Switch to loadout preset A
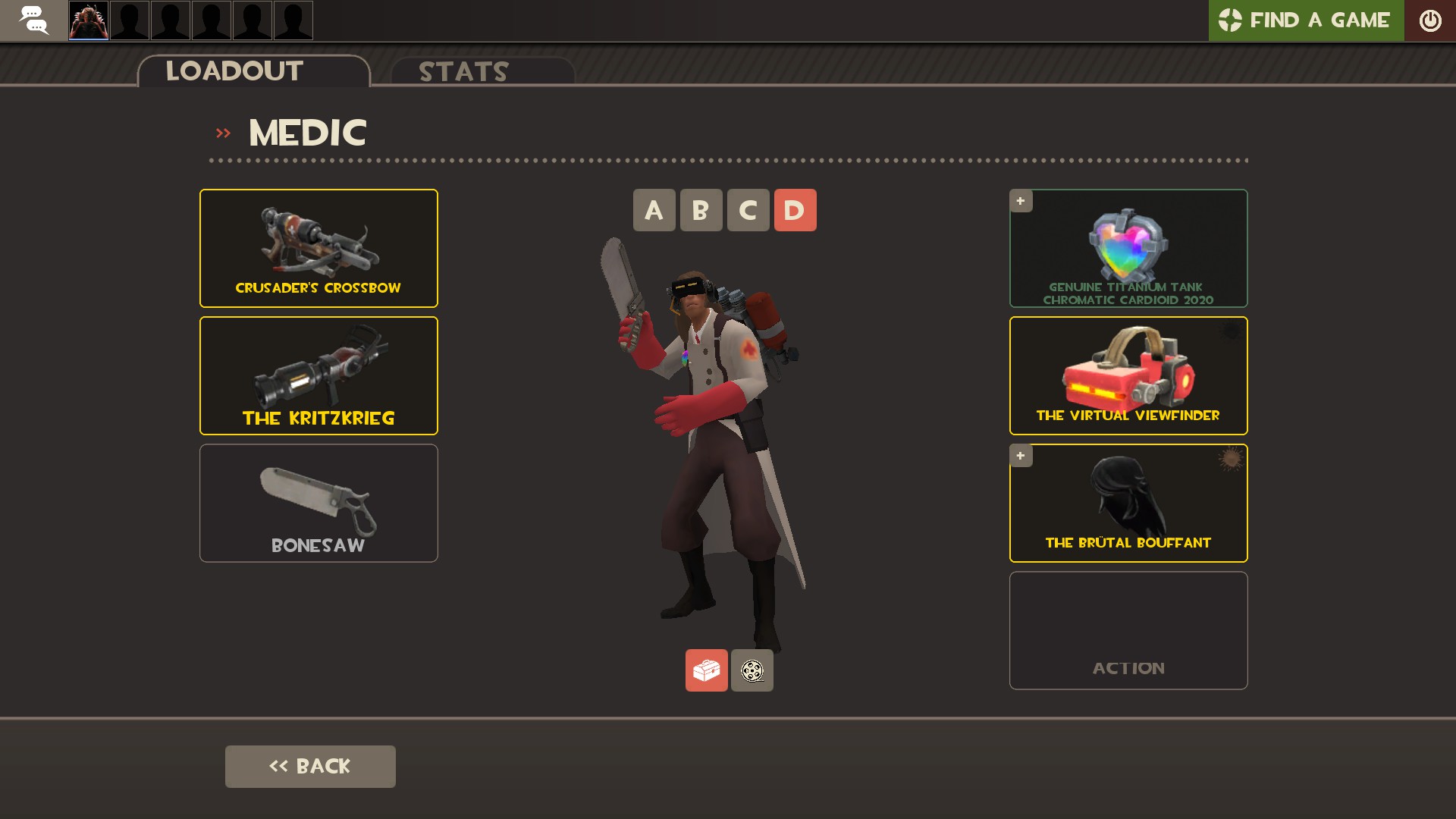This screenshot has height=819, width=1456. tap(654, 210)
